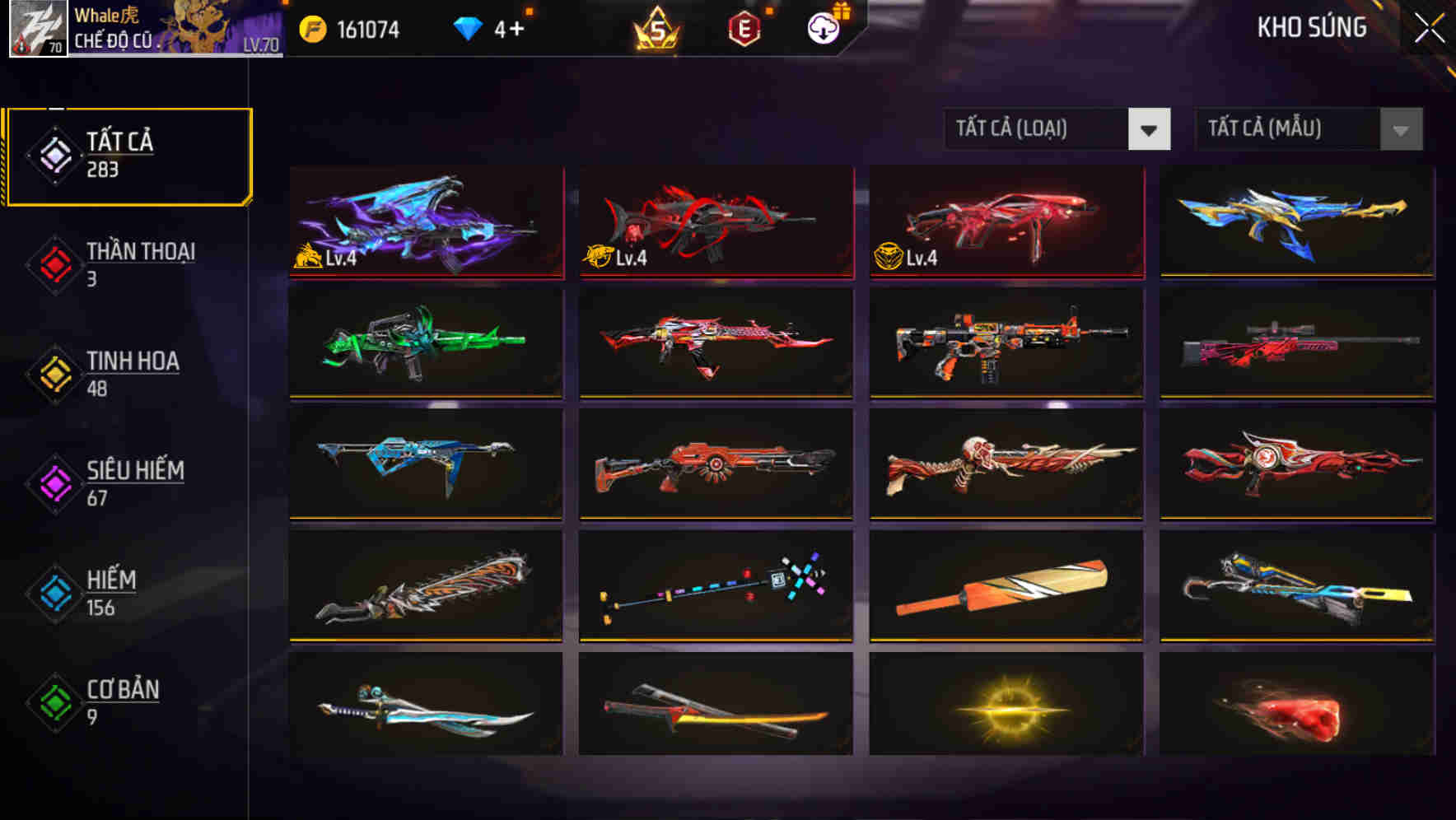Expand the weapon type filter arrow
Screen dimensions: 1456x820
pos(1150,129)
